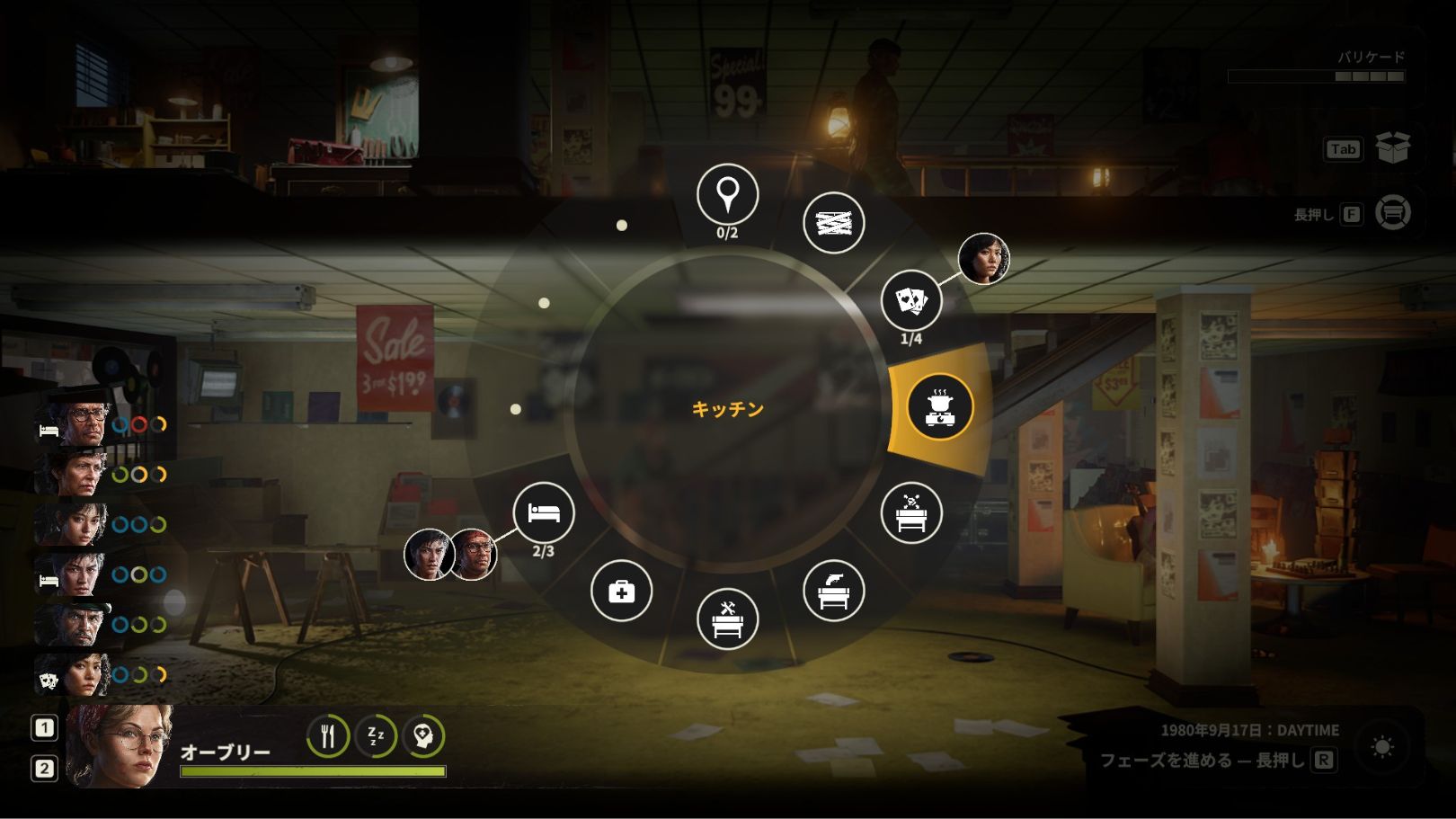Open the gun workbench station
1456x819 pixels.
(833, 591)
